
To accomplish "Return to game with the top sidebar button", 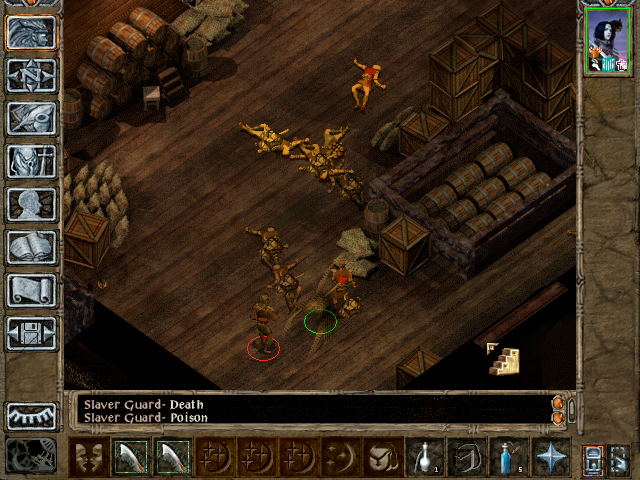I will 32,32.
